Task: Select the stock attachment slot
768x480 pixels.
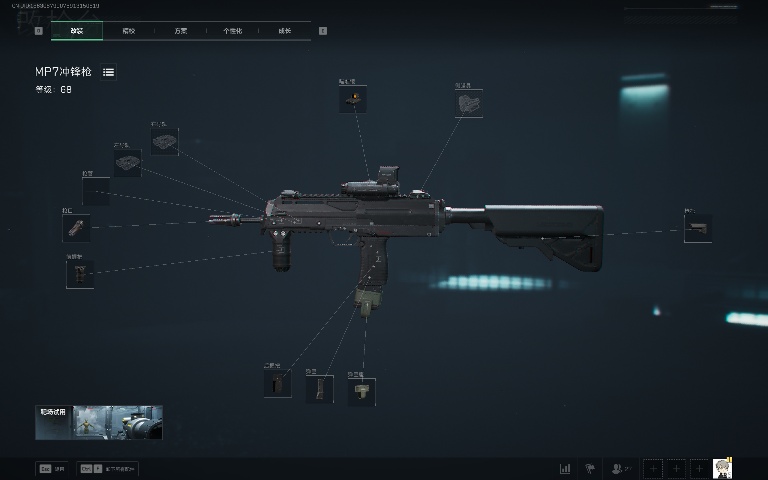Action: pyautogui.click(x=697, y=228)
